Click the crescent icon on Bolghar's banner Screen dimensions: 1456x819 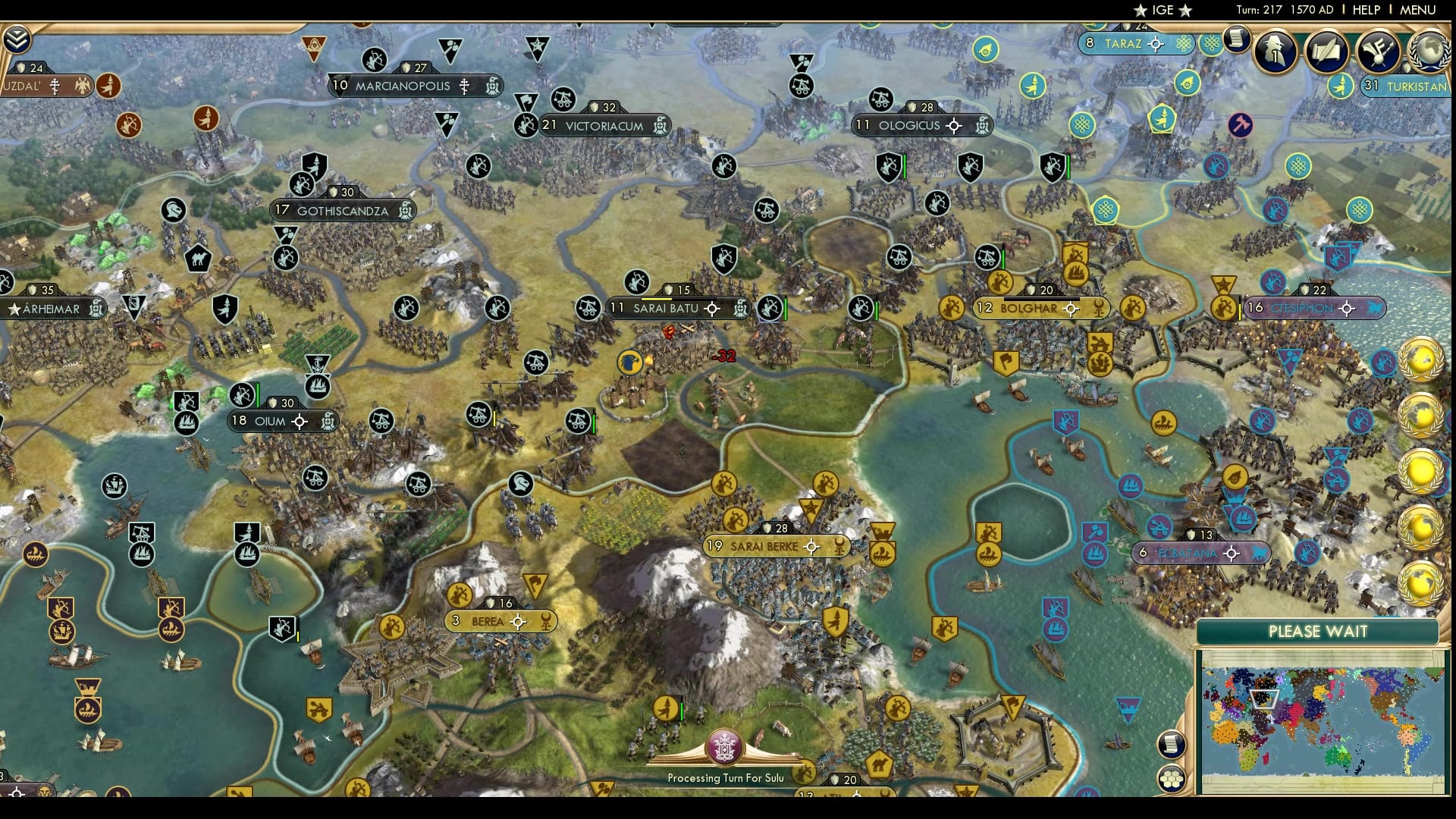coord(1098,309)
